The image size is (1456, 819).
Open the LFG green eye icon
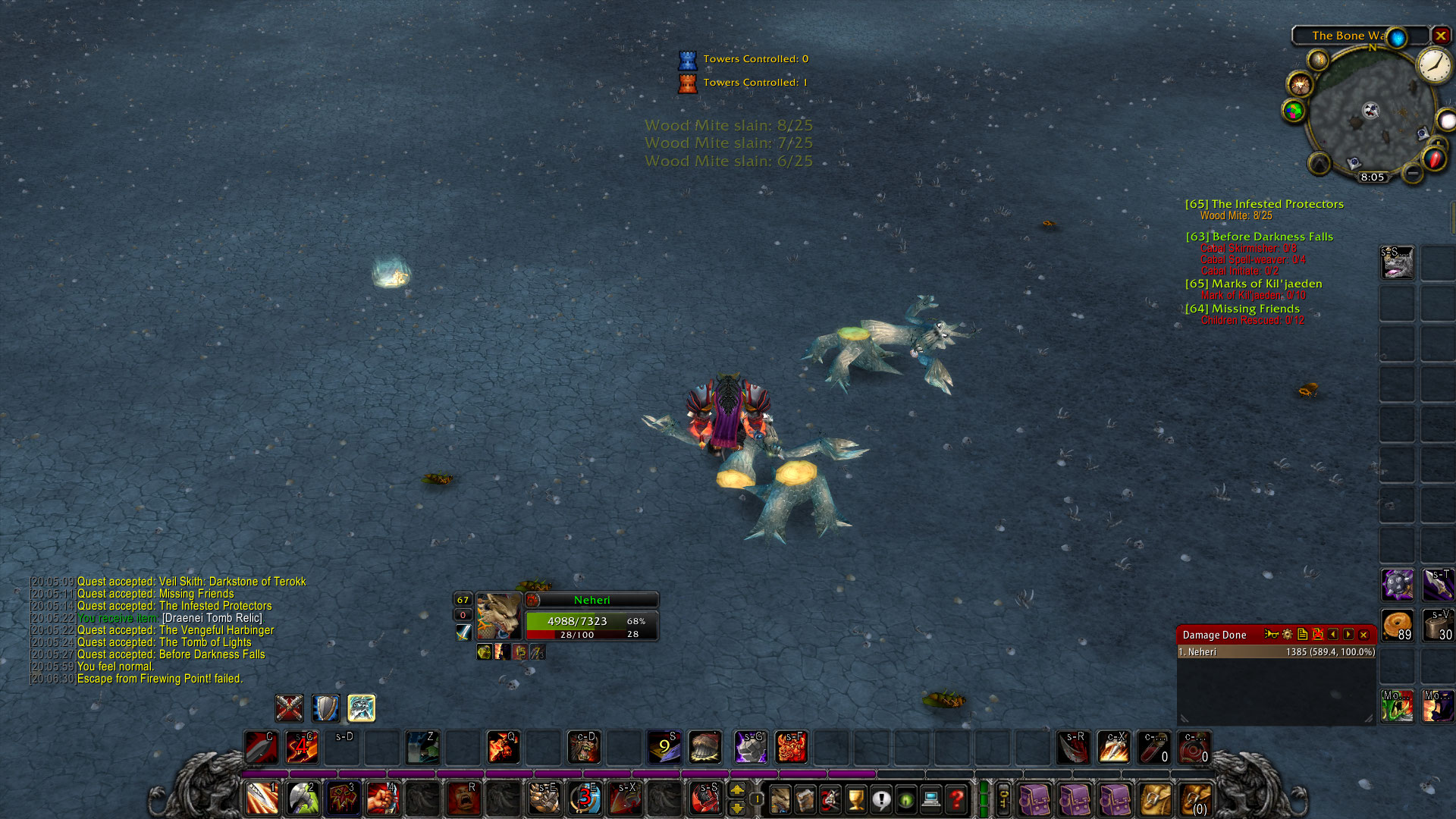[x=905, y=799]
